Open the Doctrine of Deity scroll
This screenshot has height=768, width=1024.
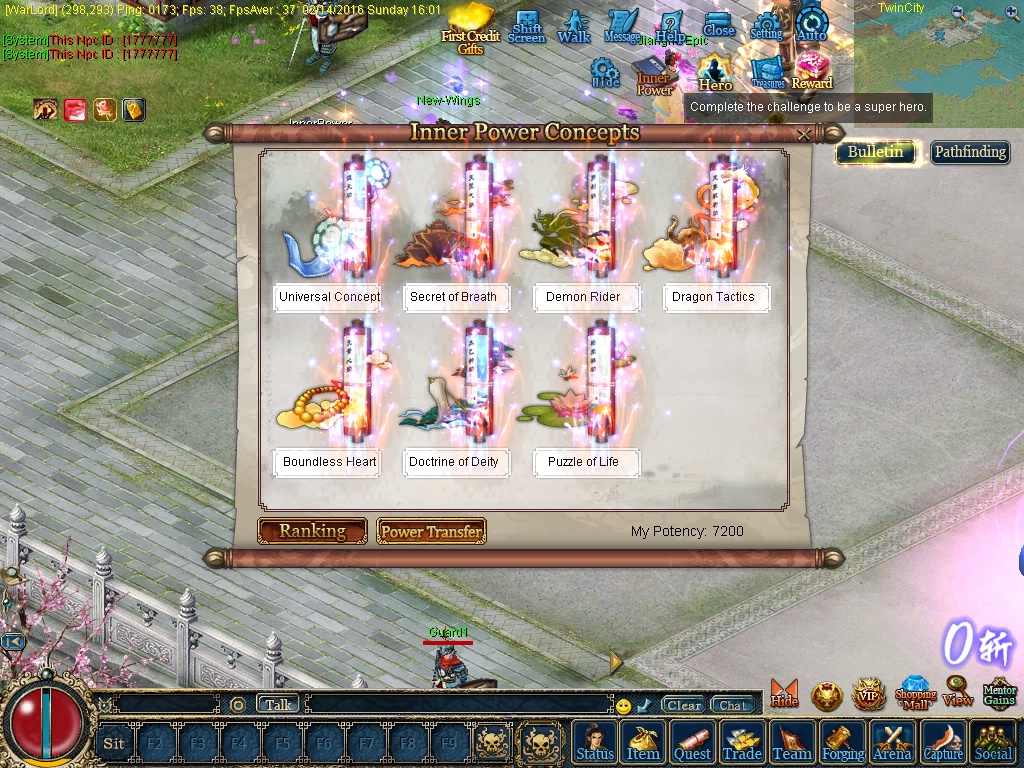coord(453,462)
